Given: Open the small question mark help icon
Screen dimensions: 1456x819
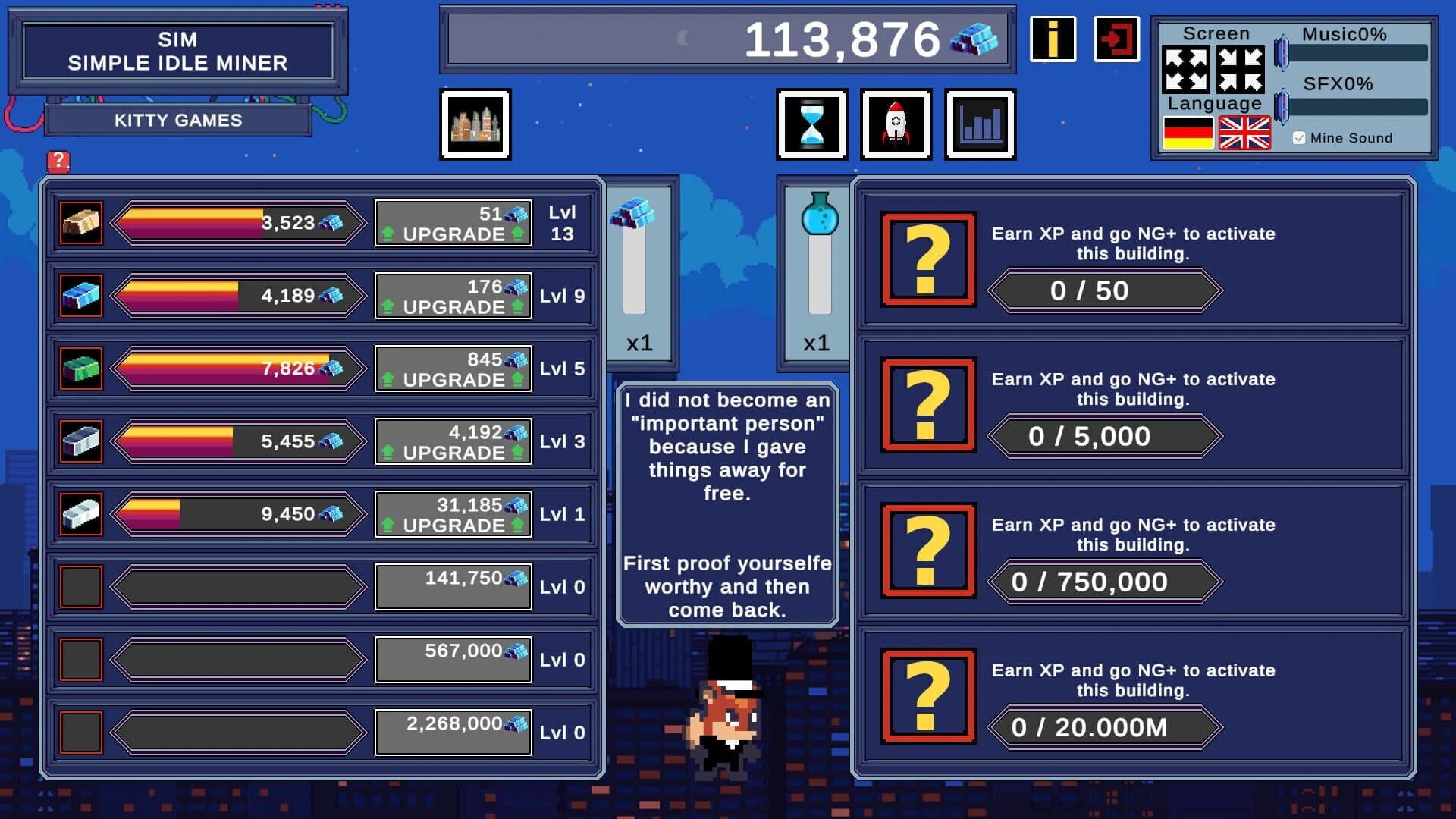Looking at the screenshot, I should (58, 162).
